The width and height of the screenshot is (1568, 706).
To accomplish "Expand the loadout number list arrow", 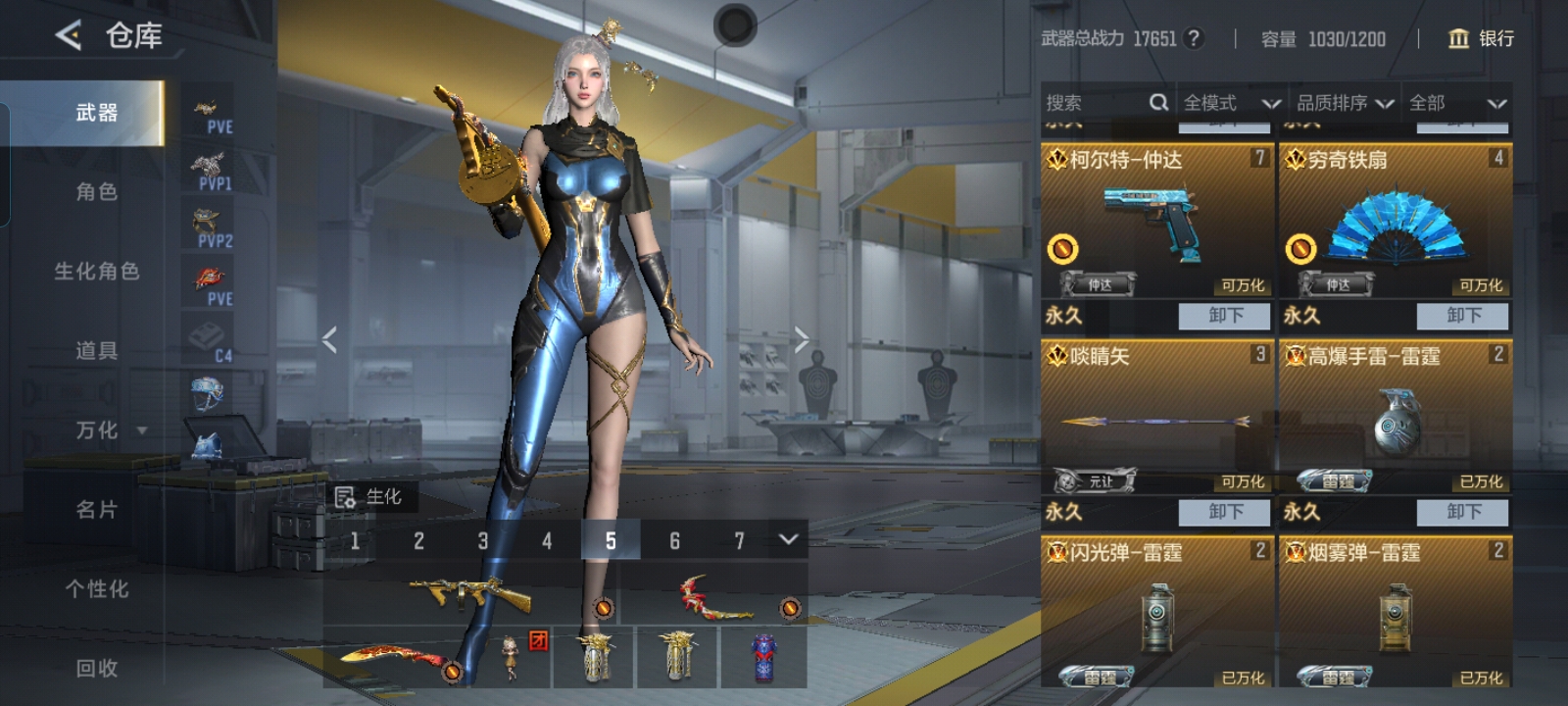I will 788,539.
